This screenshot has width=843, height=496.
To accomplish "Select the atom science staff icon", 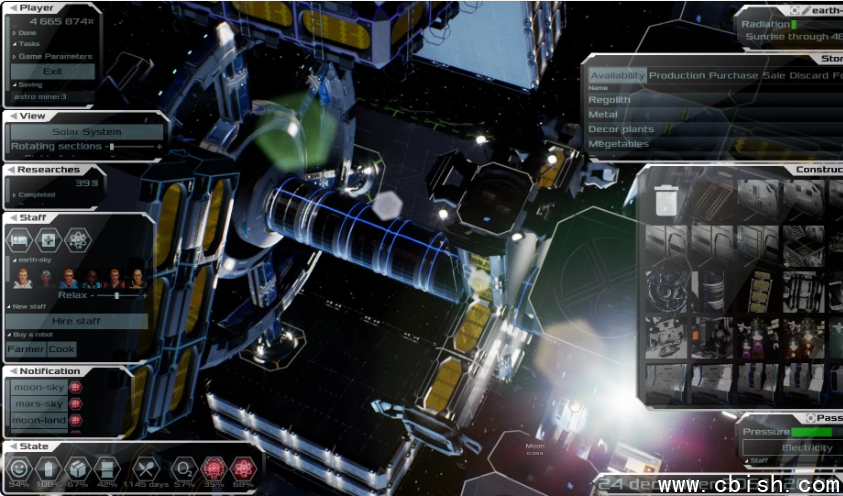I will tap(77, 240).
